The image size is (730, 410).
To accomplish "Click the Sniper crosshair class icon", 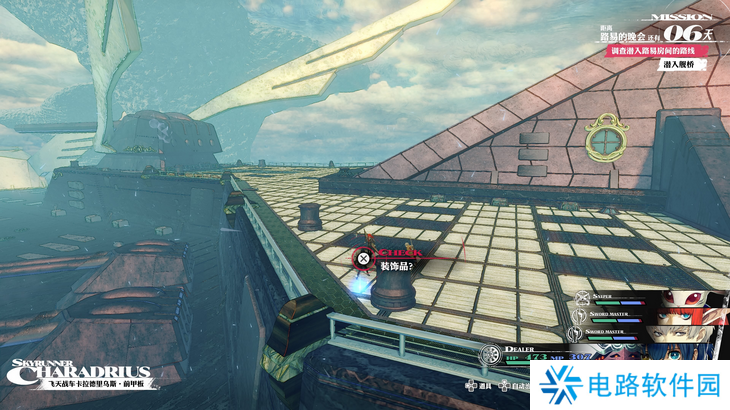I will click(583, 297).
